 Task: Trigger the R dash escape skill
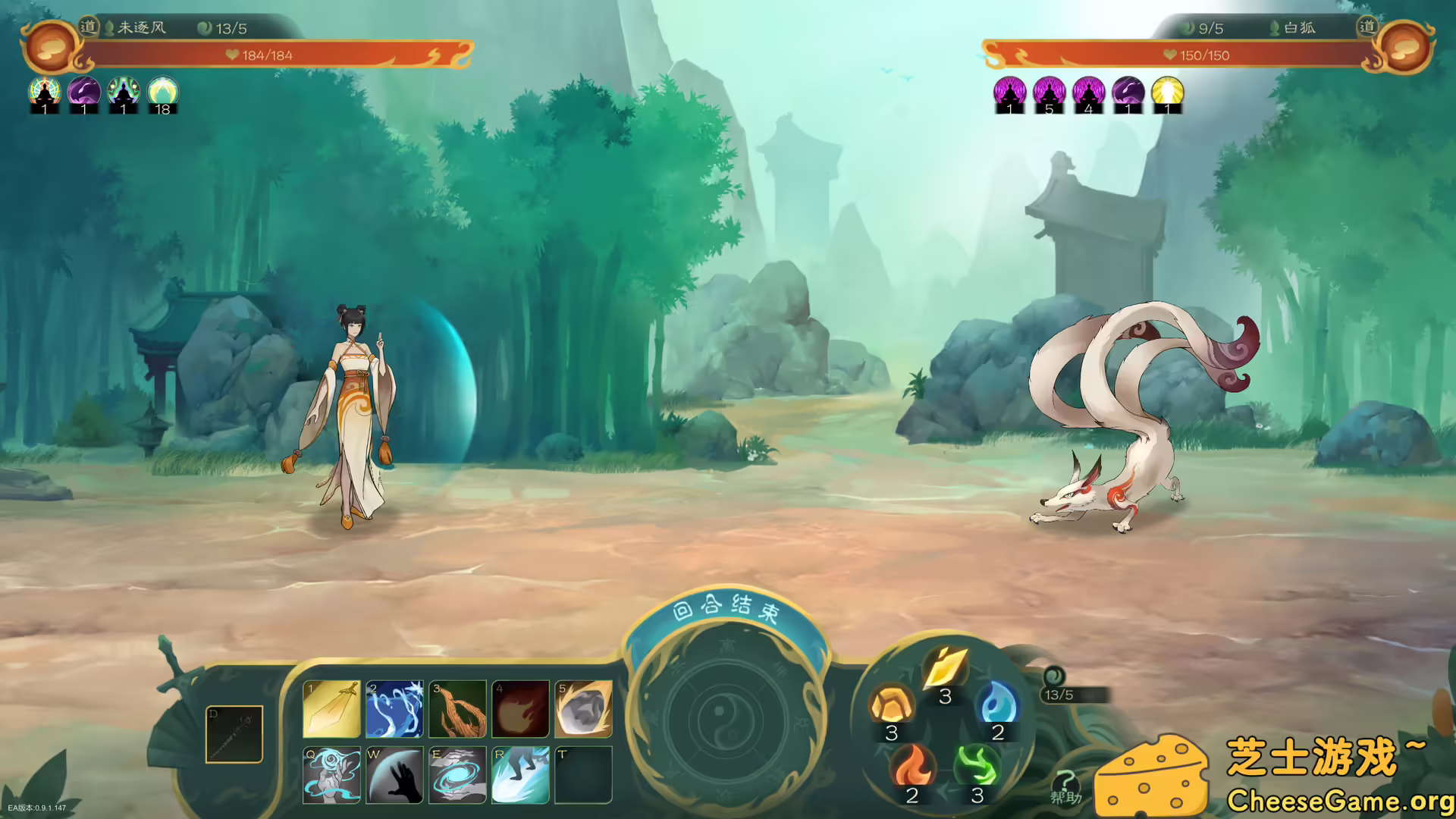pos(520,775)
